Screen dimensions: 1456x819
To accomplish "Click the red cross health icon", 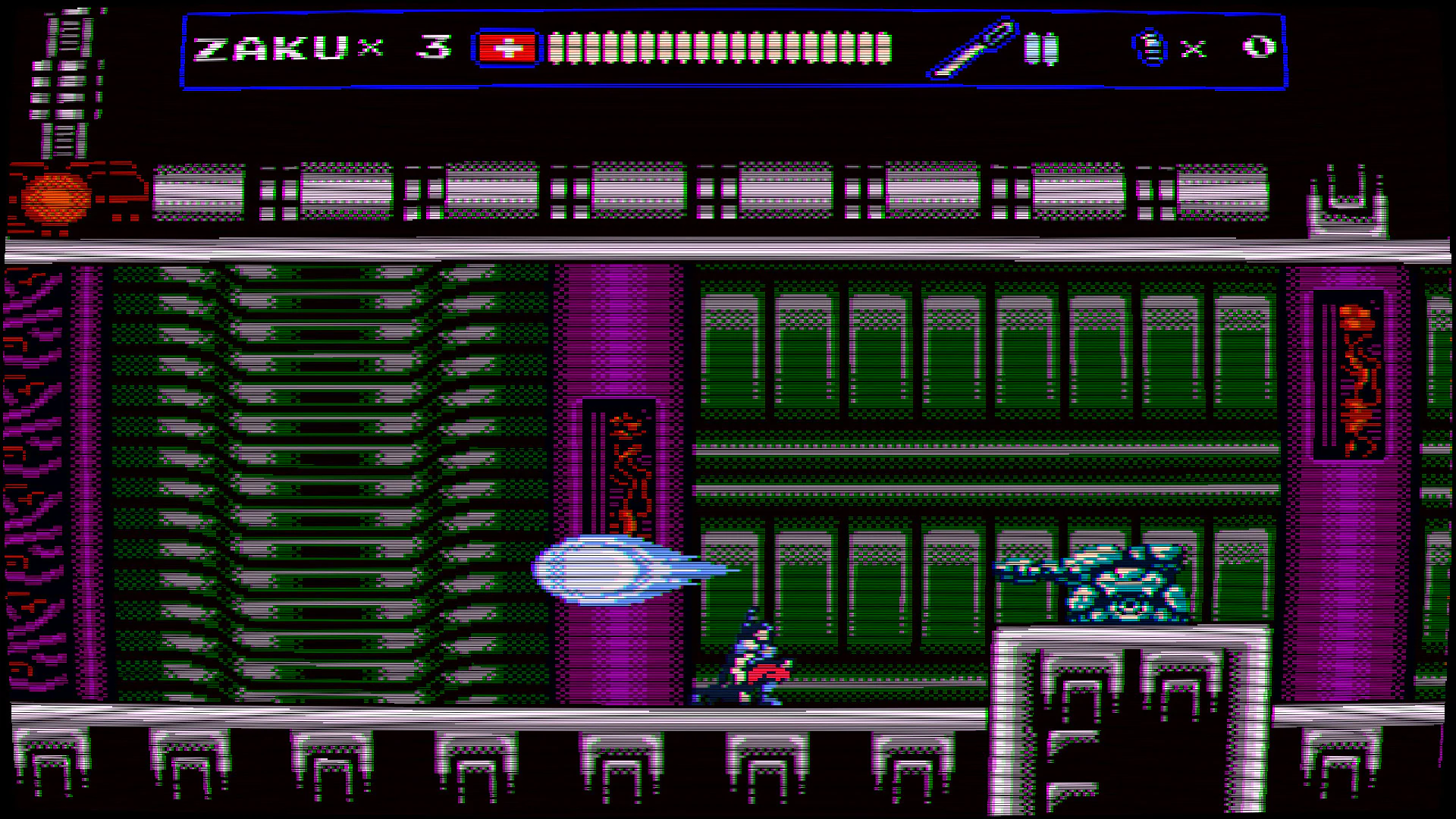I will pyautogui.click(x=507, y=47).
